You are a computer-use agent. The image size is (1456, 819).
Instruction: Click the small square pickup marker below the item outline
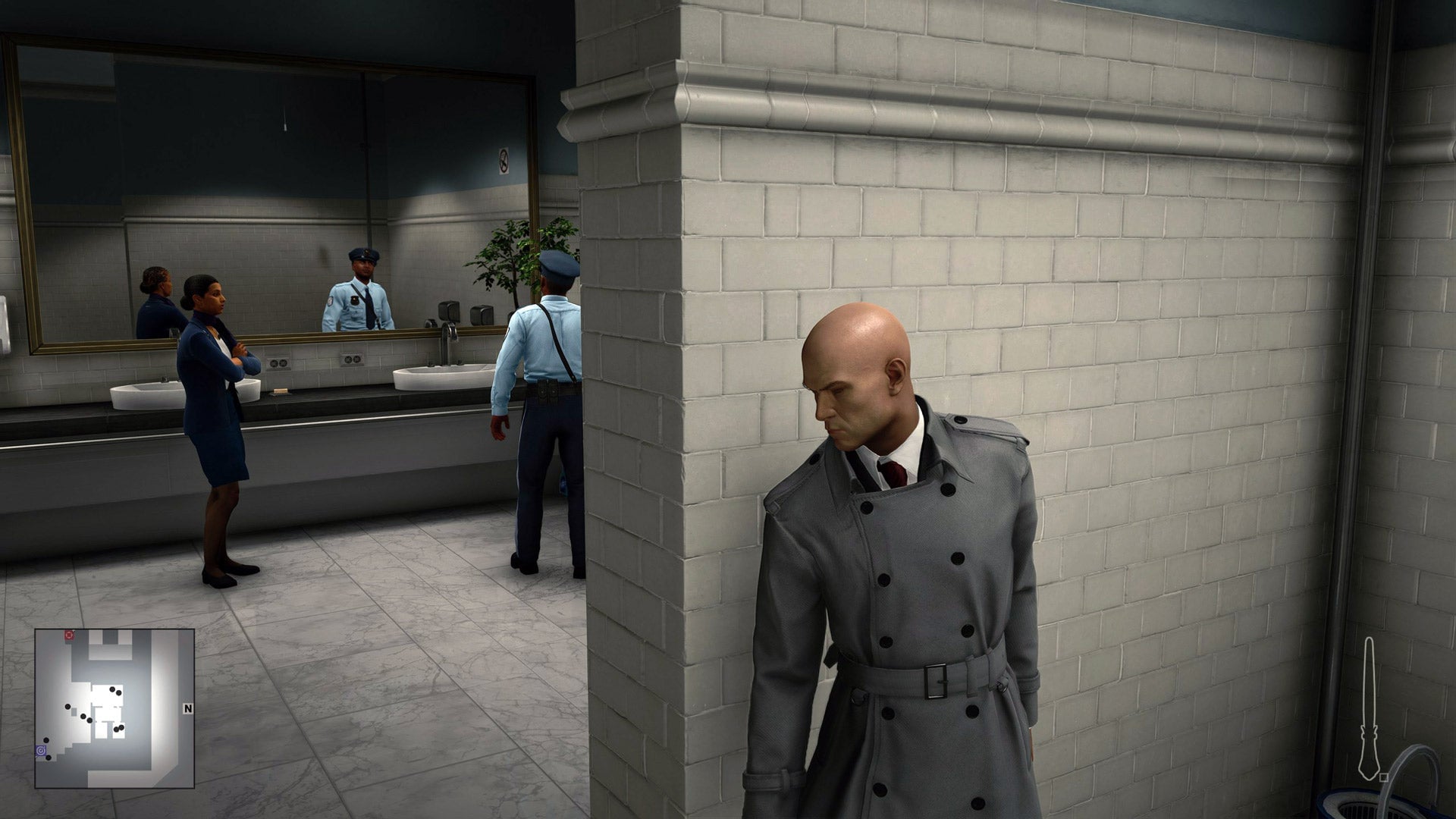pyautogui.click(x=1384, y=778)
